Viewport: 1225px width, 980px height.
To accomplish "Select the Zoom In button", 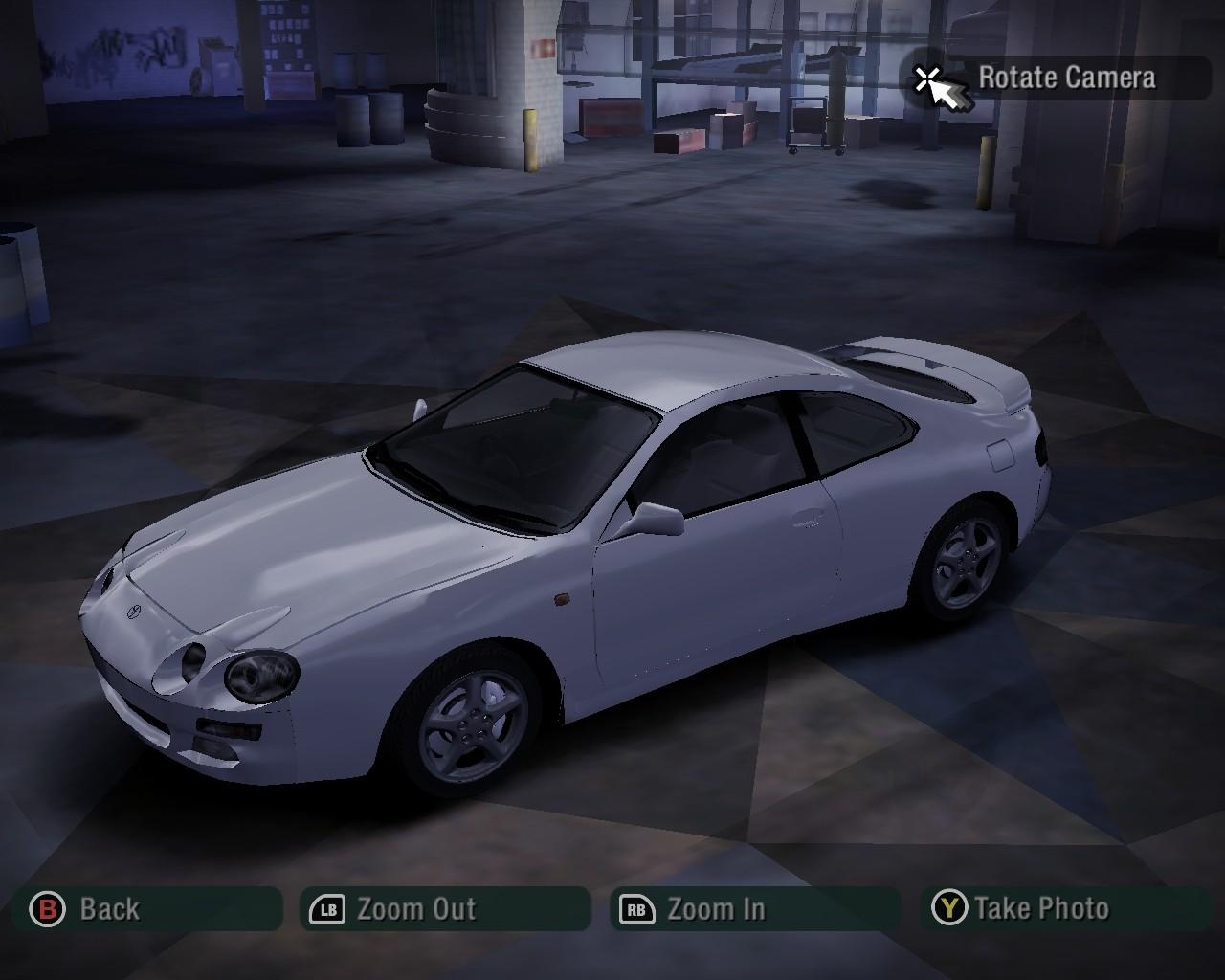I will coord(754,908).
